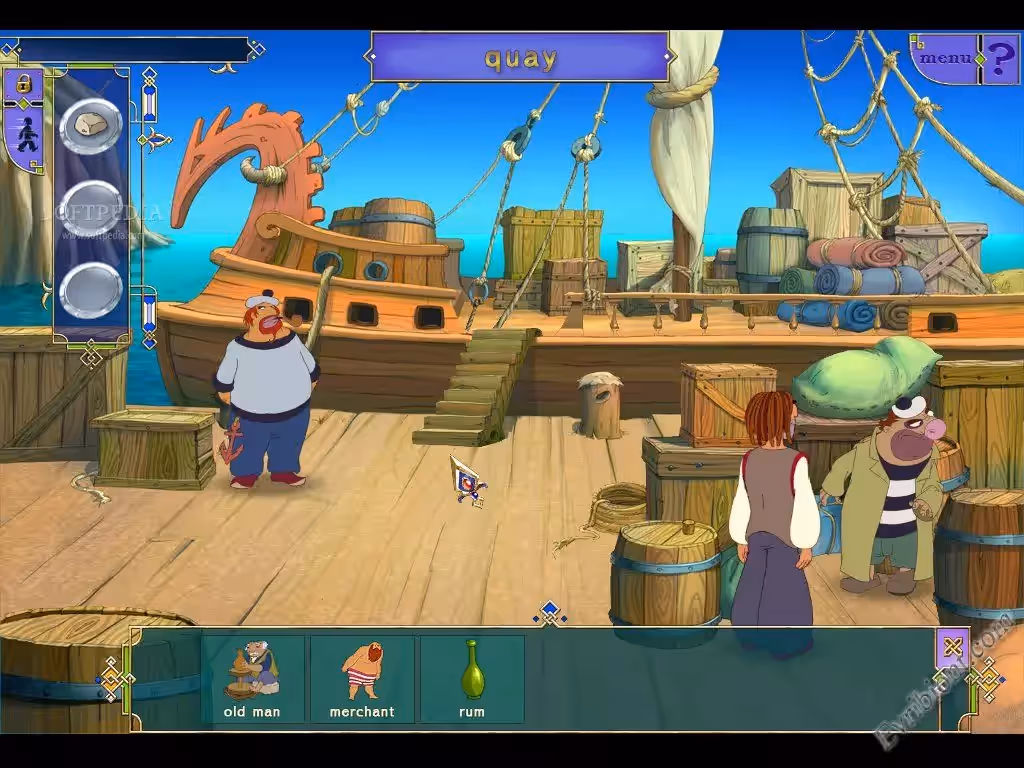Choose the "rum" dialogue topic
This screenshot has height=768, width=1024.
[x=472, y=678]
